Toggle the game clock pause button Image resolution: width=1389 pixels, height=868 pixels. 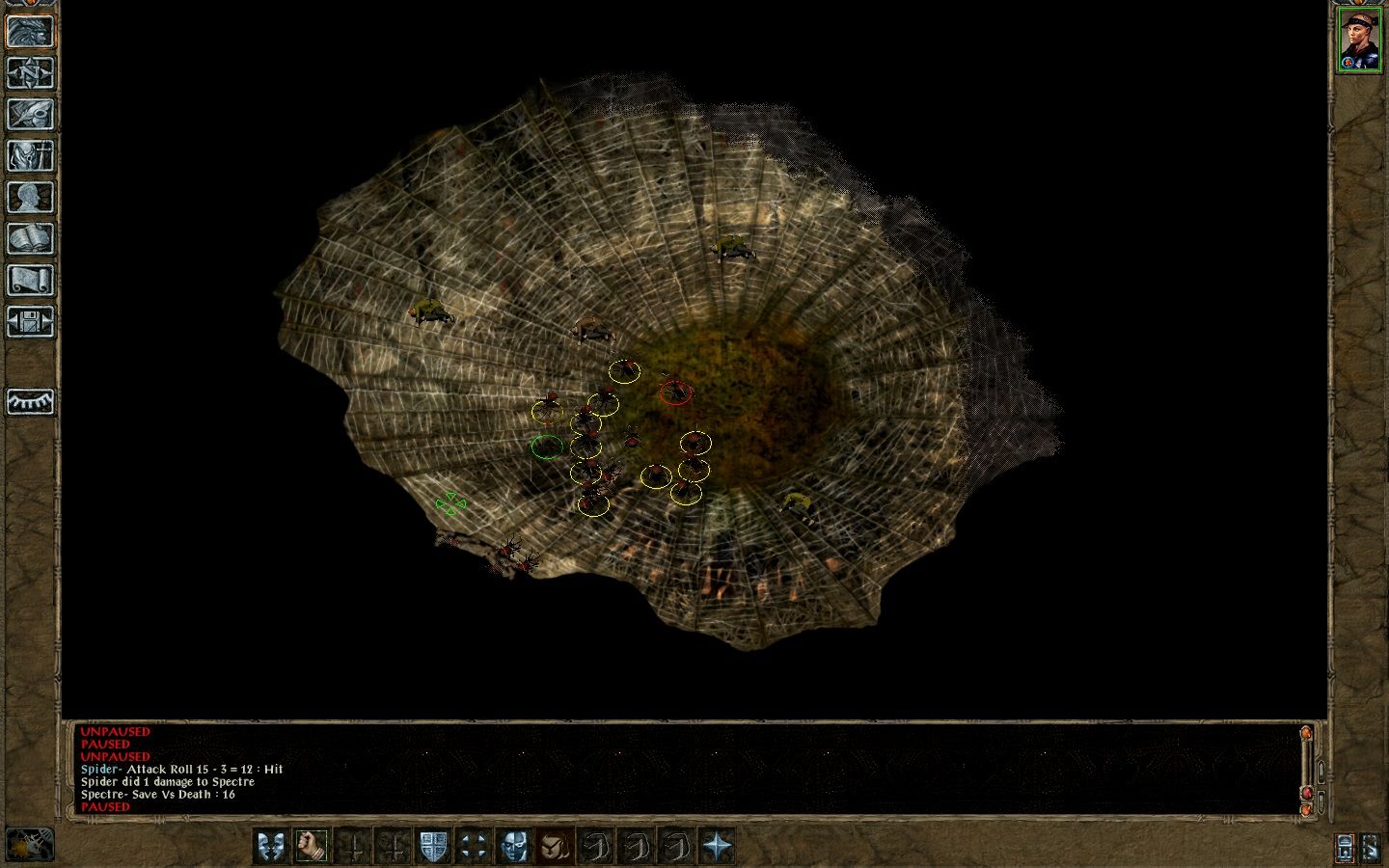click(x=29, y=845)
